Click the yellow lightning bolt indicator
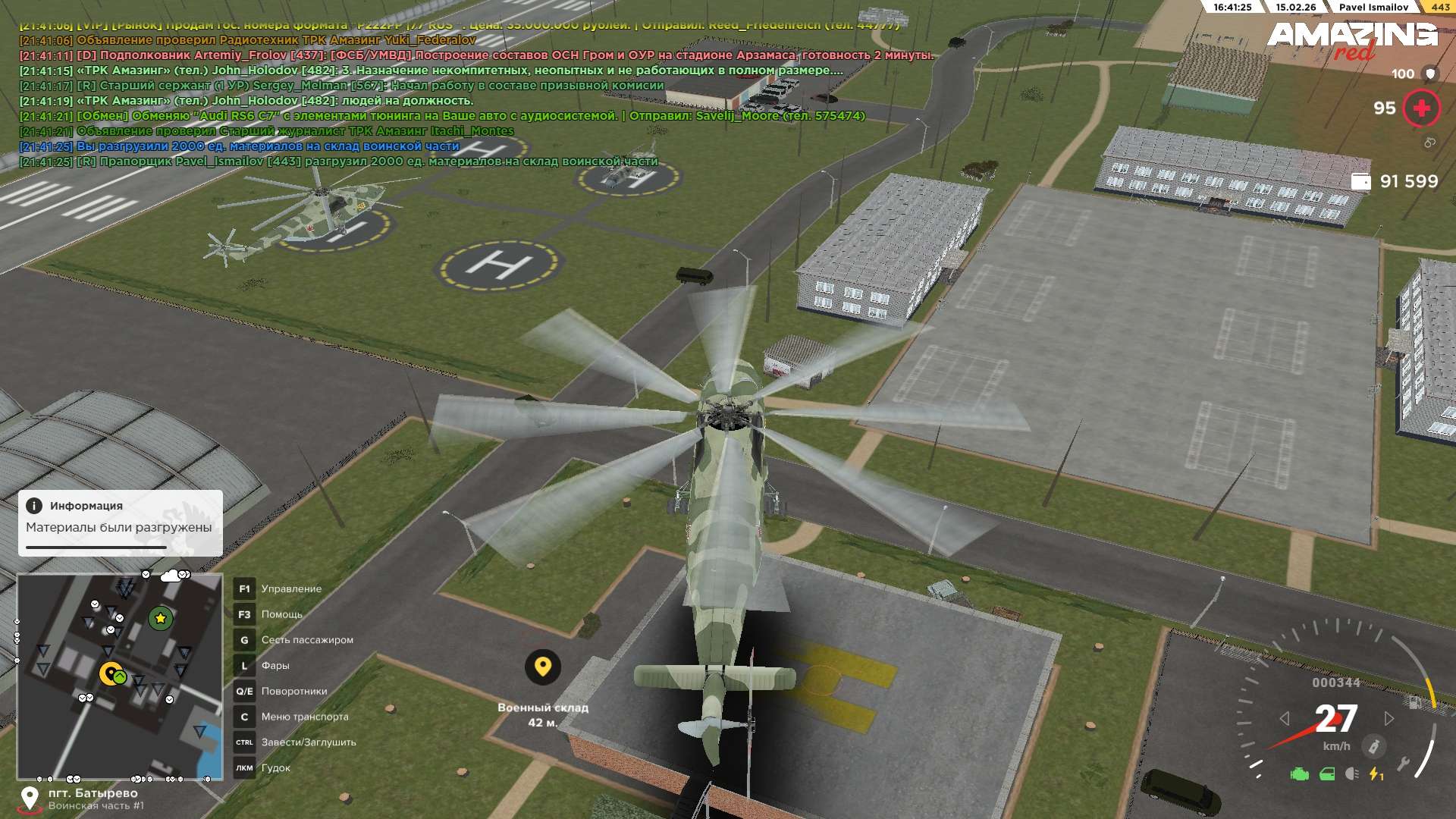The height and width of the screenshot is (819, 1456). coord(1376,774)
